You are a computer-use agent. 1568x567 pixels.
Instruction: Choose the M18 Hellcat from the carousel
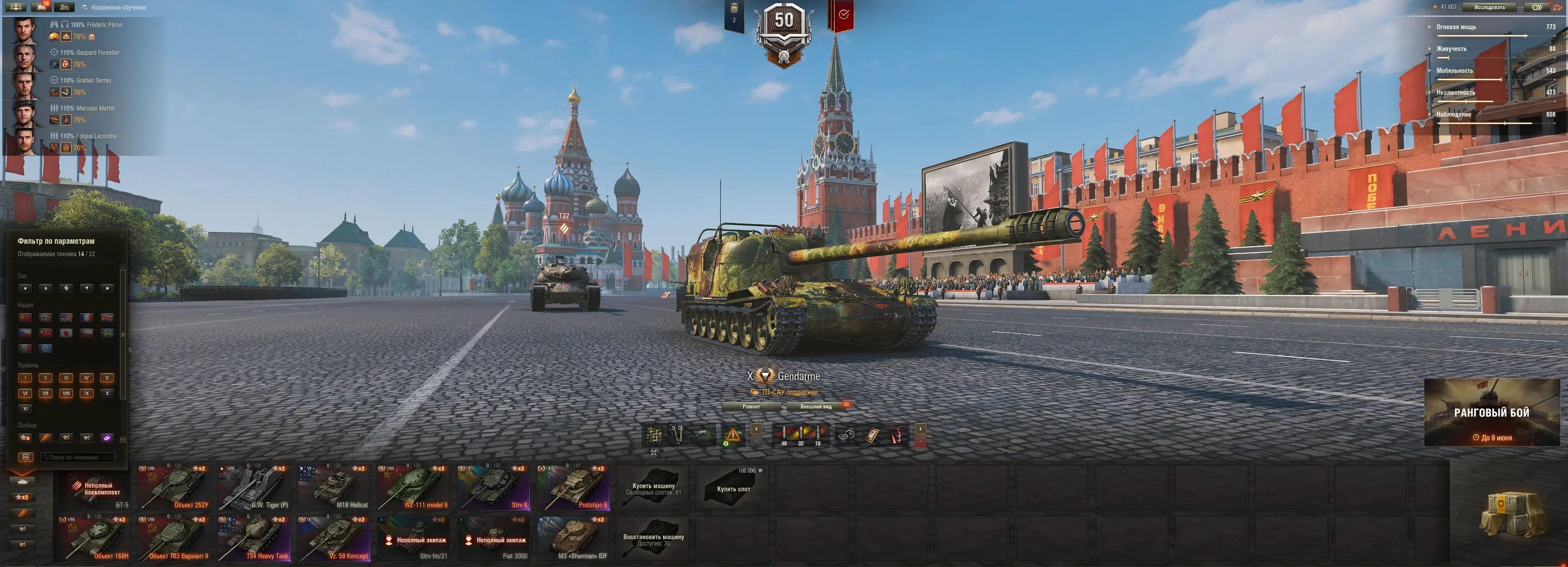coord(333,488)
